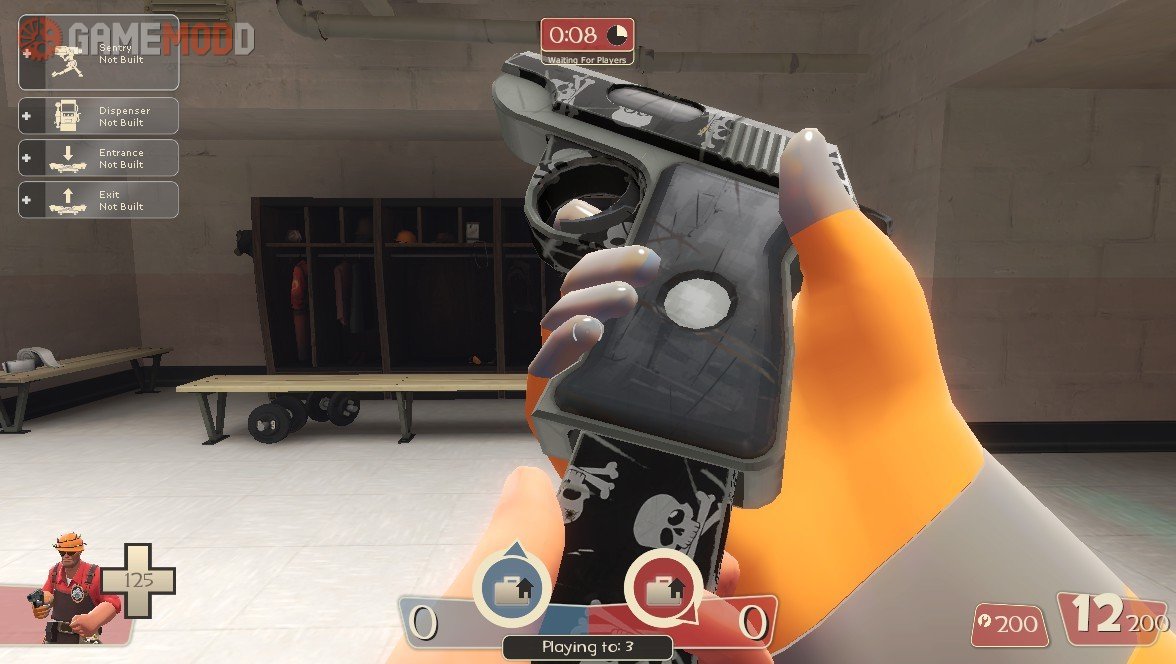This screenshot has width=1176, height=664.
Task: Click the blue team intelligence briefcase icon
Action: pos(513,589)
